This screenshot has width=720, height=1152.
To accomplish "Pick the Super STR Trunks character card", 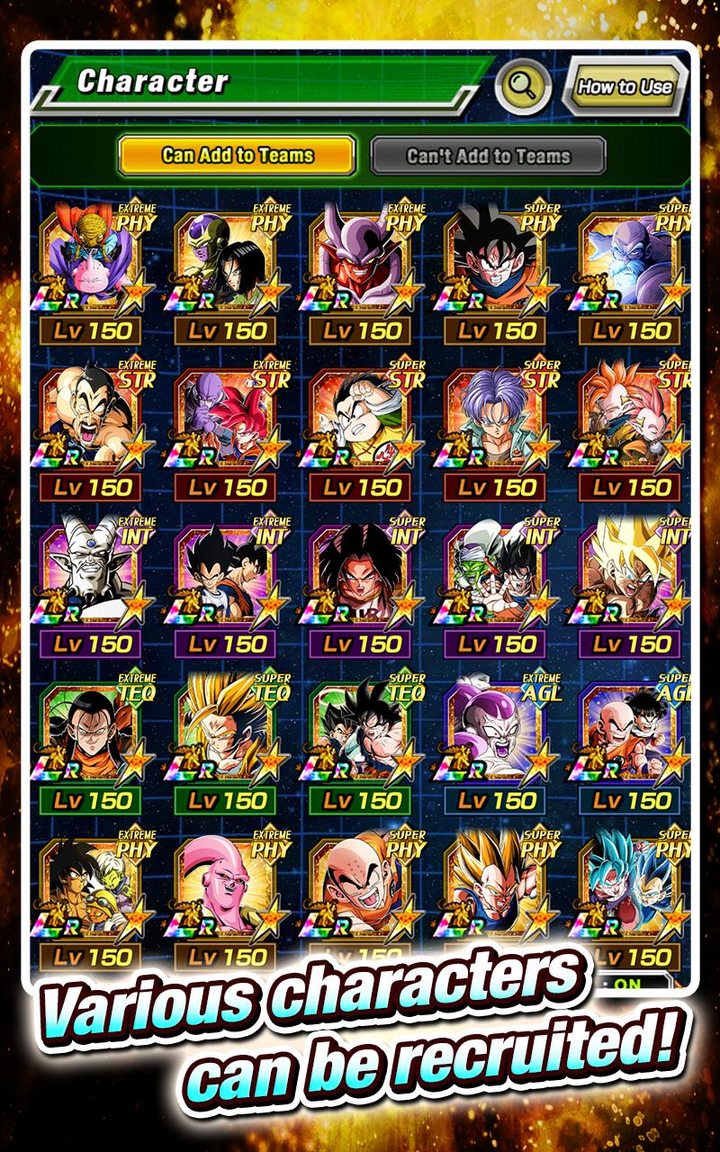I will coord(498,417).
